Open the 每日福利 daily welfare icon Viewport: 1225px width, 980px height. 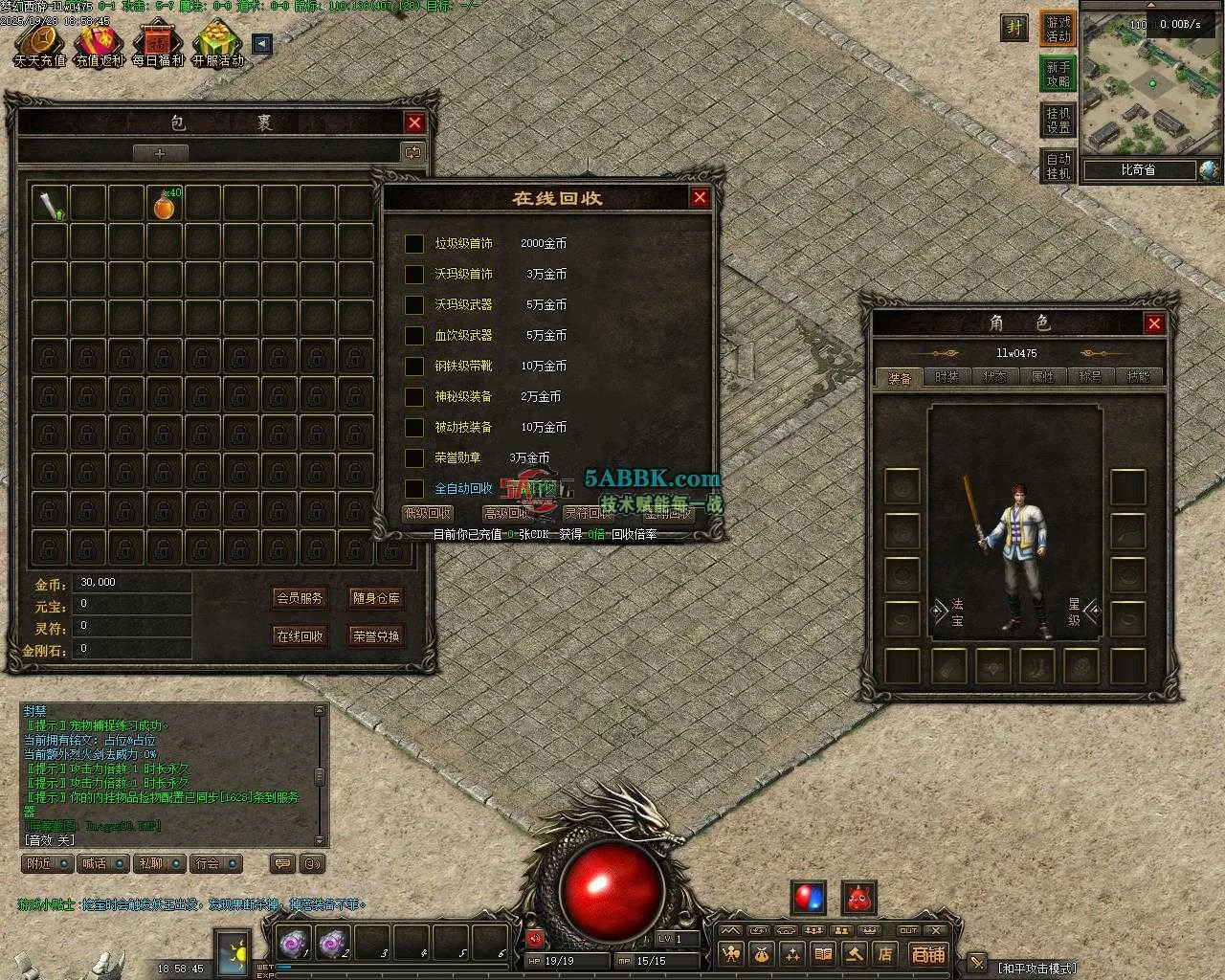click(158, 46)
